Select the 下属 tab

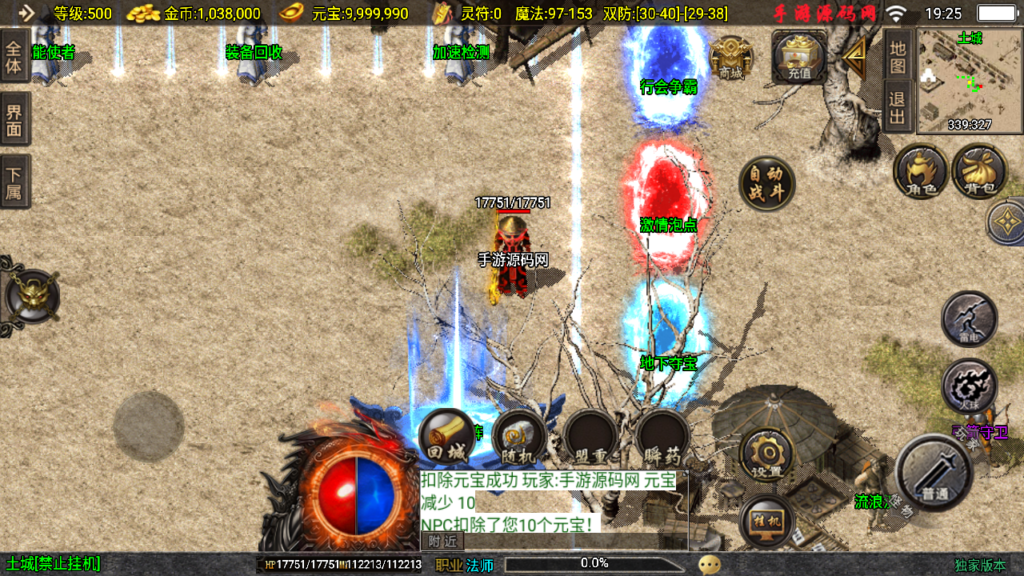click(x=15, y=181)
